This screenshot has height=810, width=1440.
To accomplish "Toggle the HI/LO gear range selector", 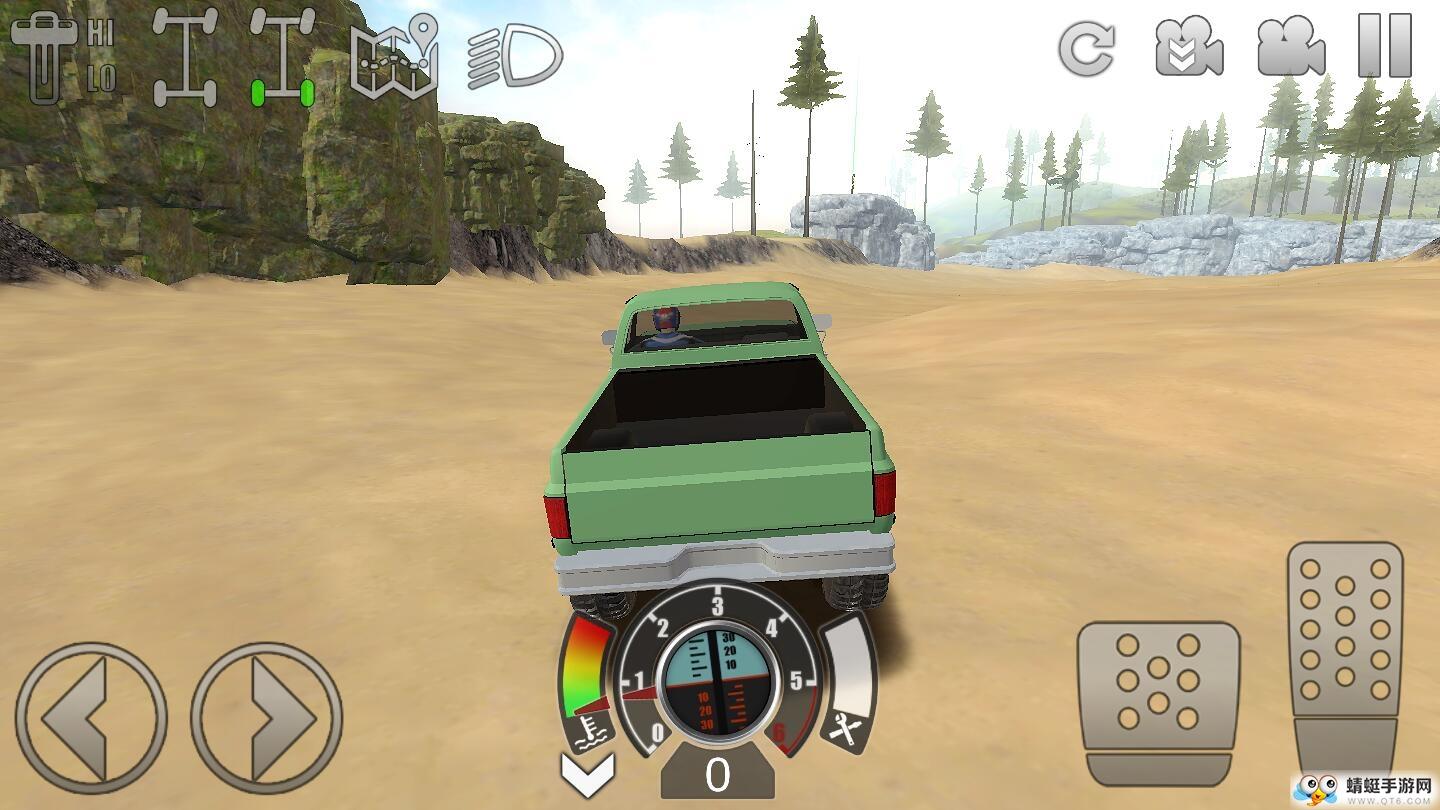I will [62, 56].
